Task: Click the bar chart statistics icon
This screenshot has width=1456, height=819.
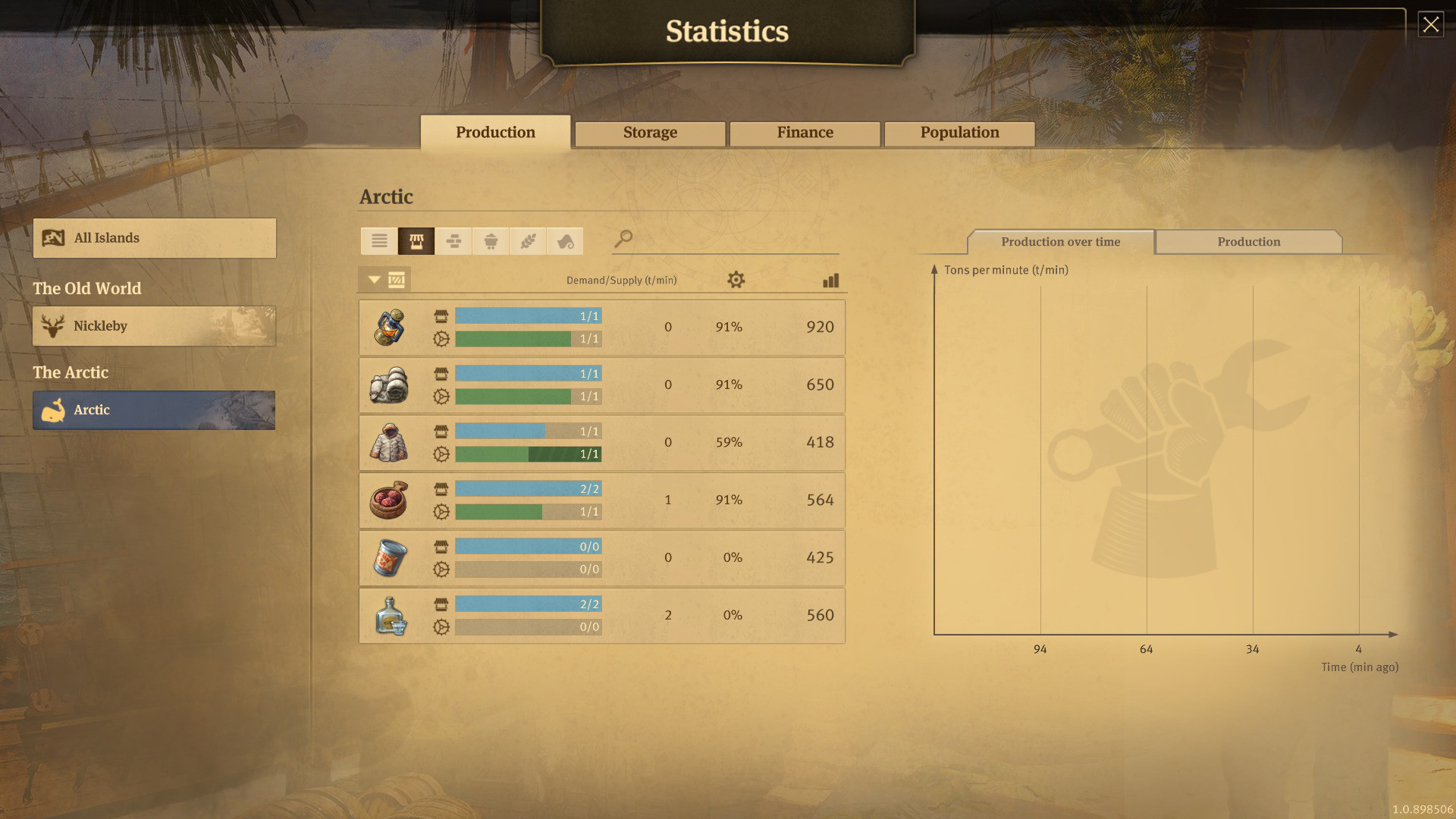Action: [x=831, y=280]
